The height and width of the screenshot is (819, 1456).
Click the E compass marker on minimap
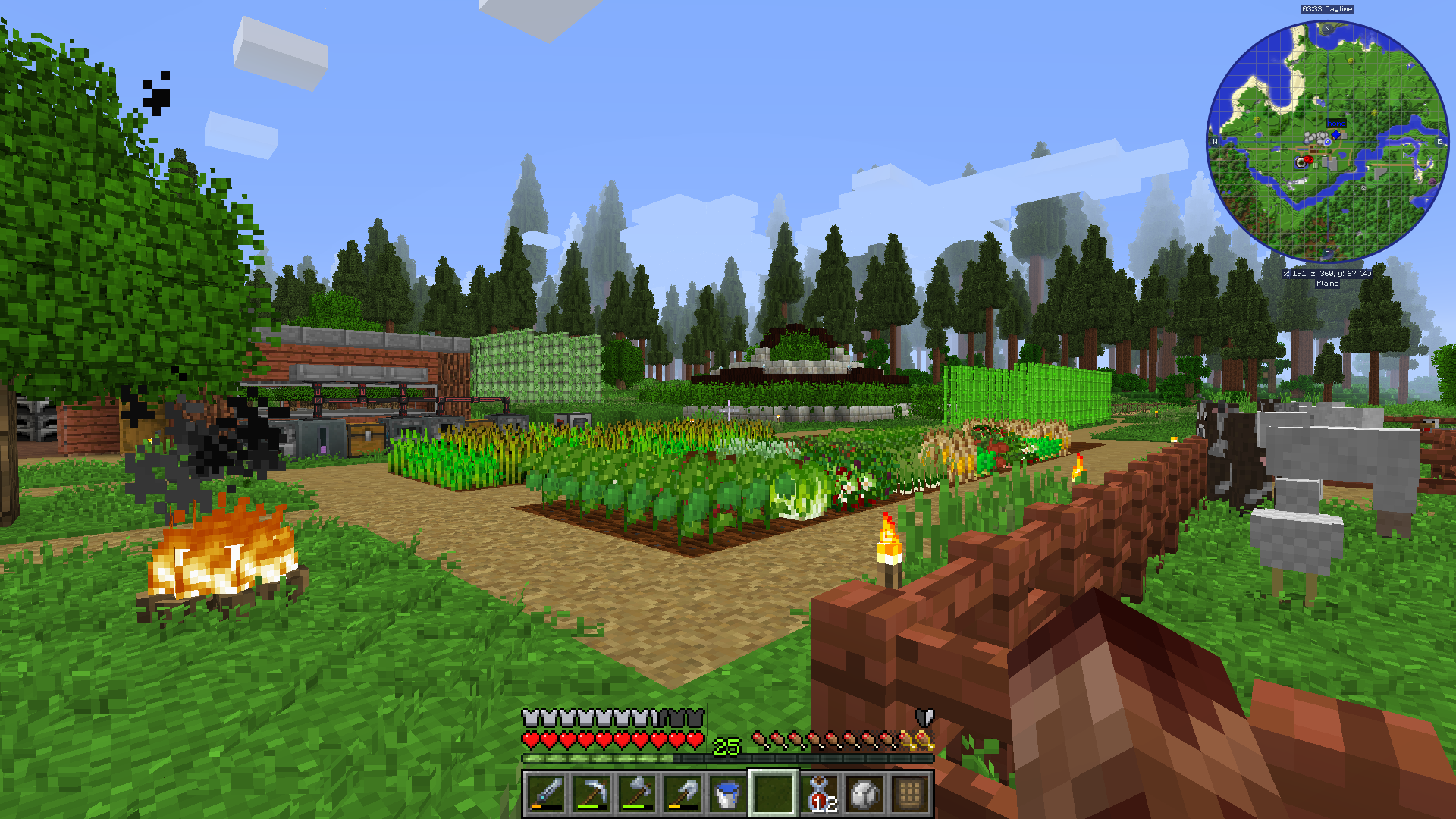(x=1439, y=142)
